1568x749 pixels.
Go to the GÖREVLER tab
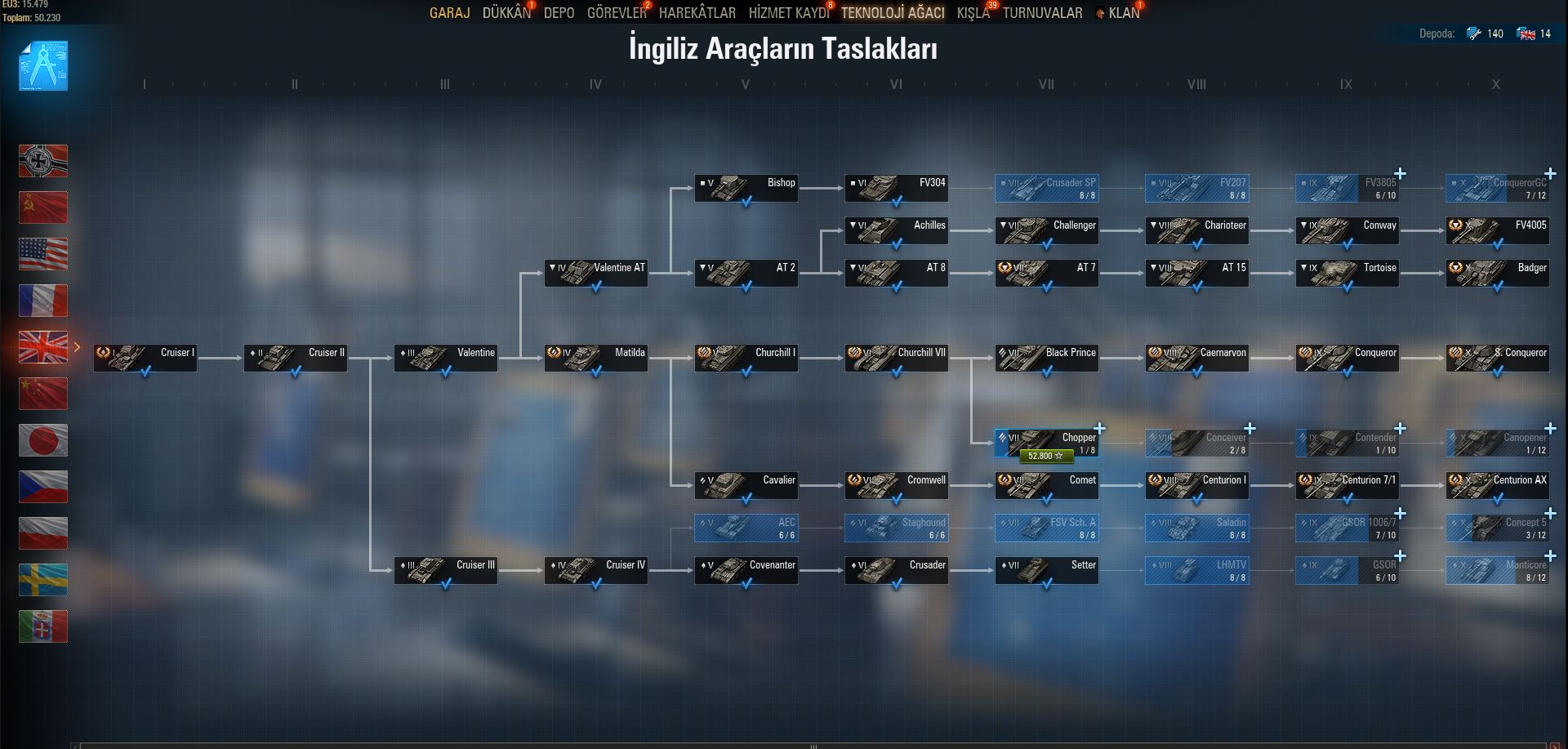(617, 13)
